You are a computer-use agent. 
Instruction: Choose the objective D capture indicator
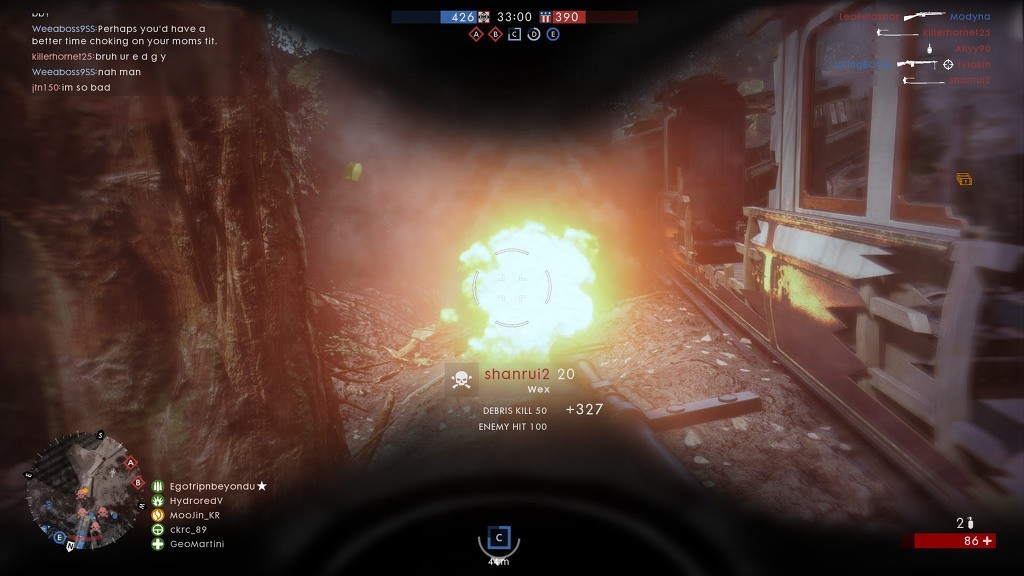coord(533,34)
